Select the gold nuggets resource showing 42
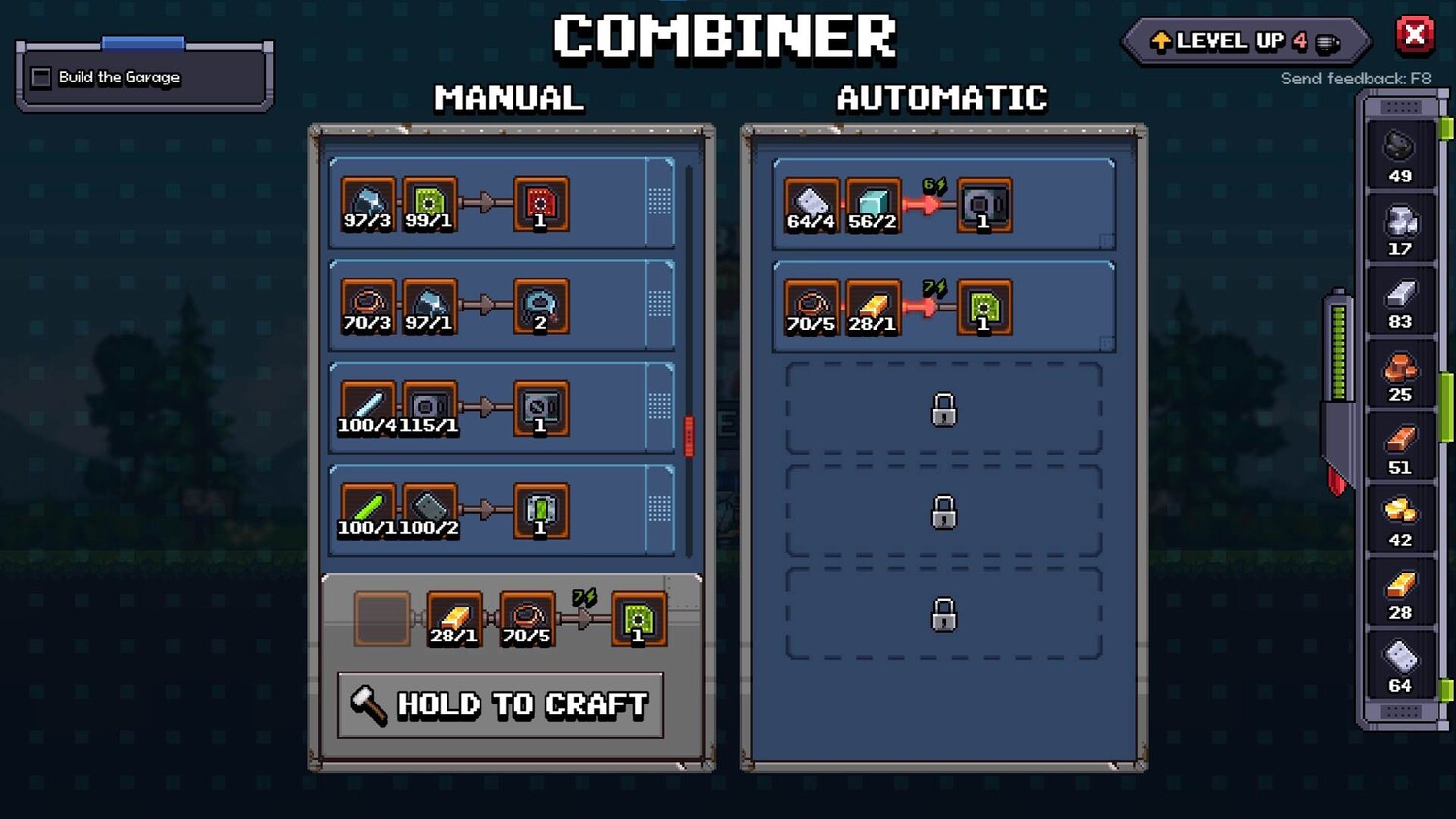The image size is (1456, 819). click(x=1400, y=520)
